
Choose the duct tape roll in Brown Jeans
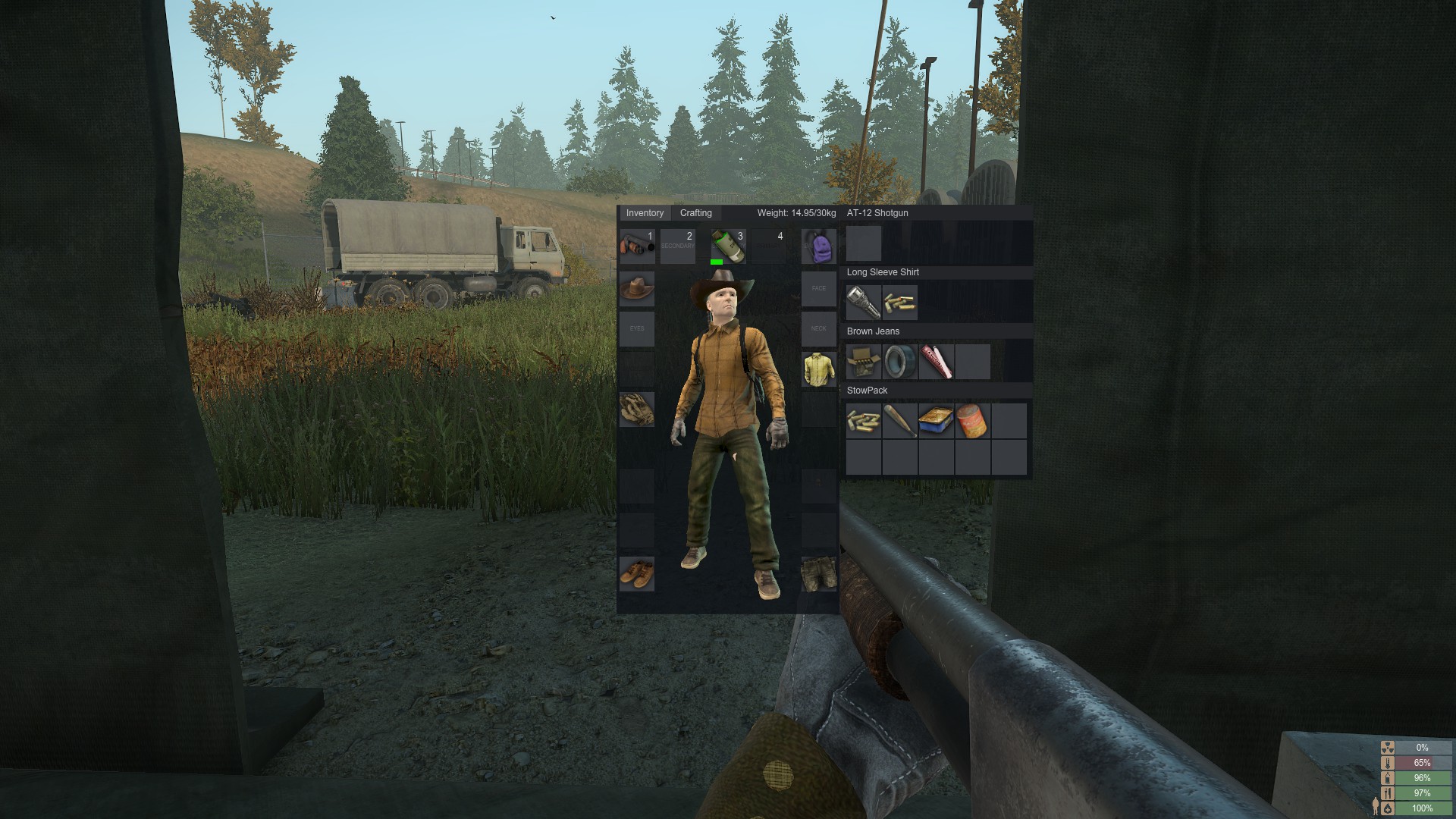point(899,362)
